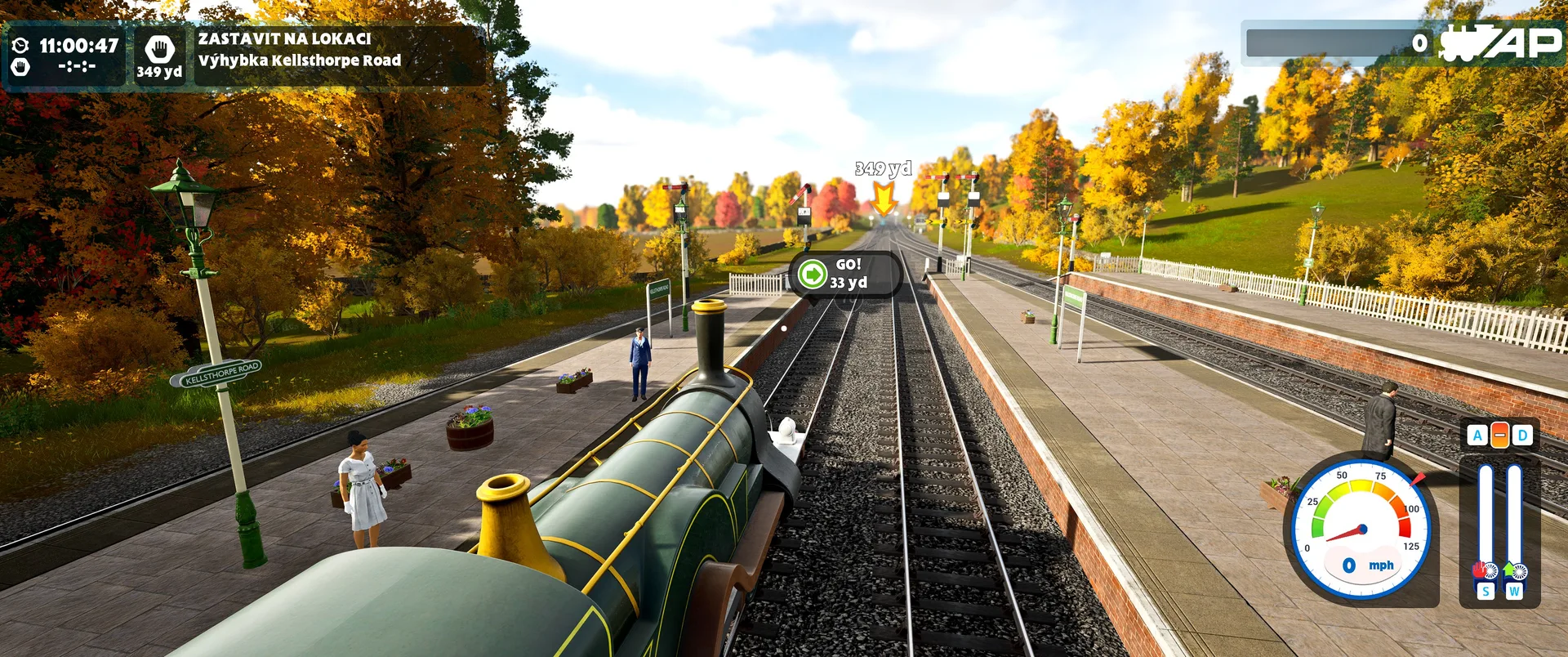The width and height of the screenshot is (1568, 657).
Task: Click the orange arrow destination waypoint marker
Action: point(883,199)
